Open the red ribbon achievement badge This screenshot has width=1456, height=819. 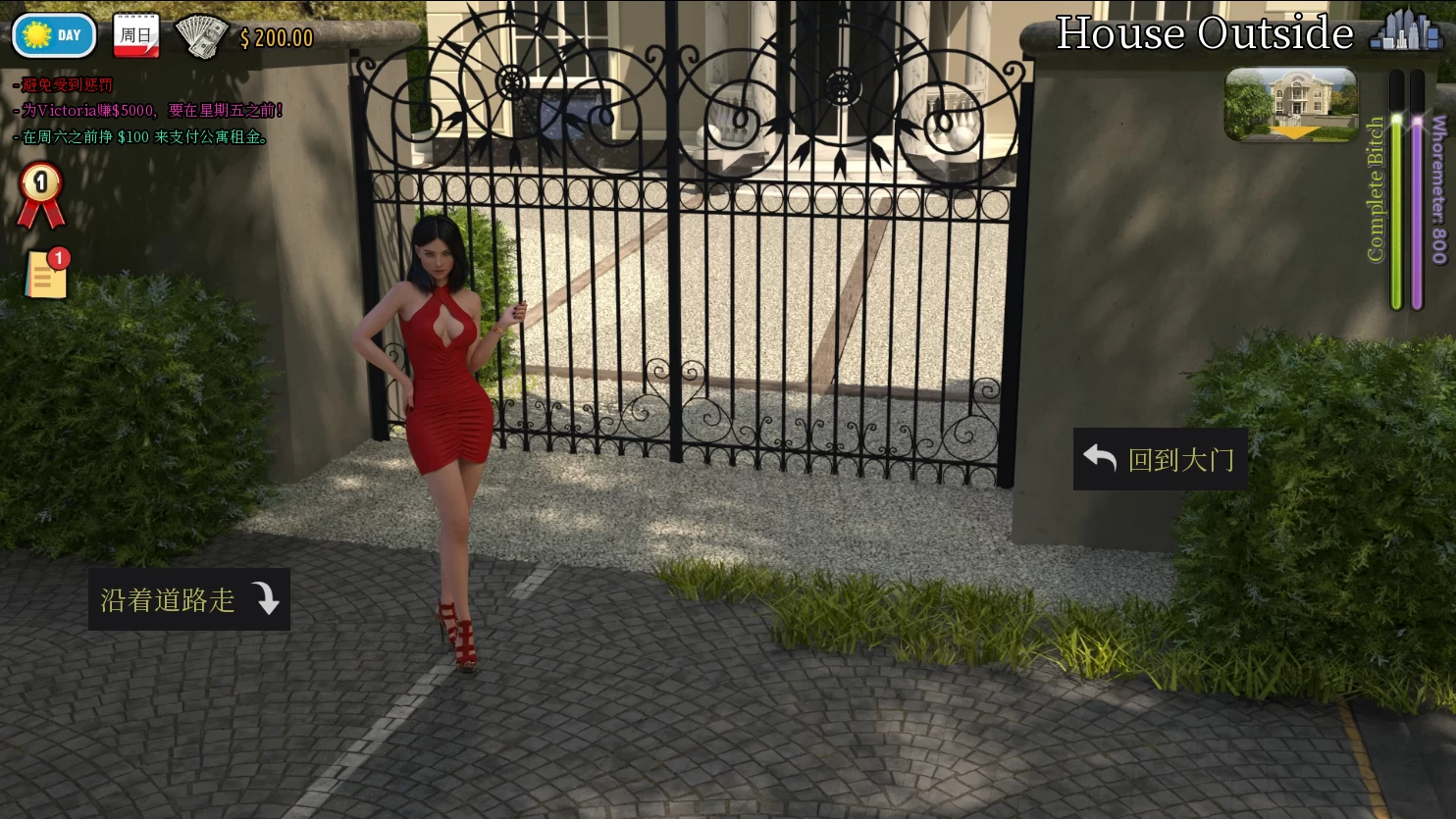coord(41,195)
